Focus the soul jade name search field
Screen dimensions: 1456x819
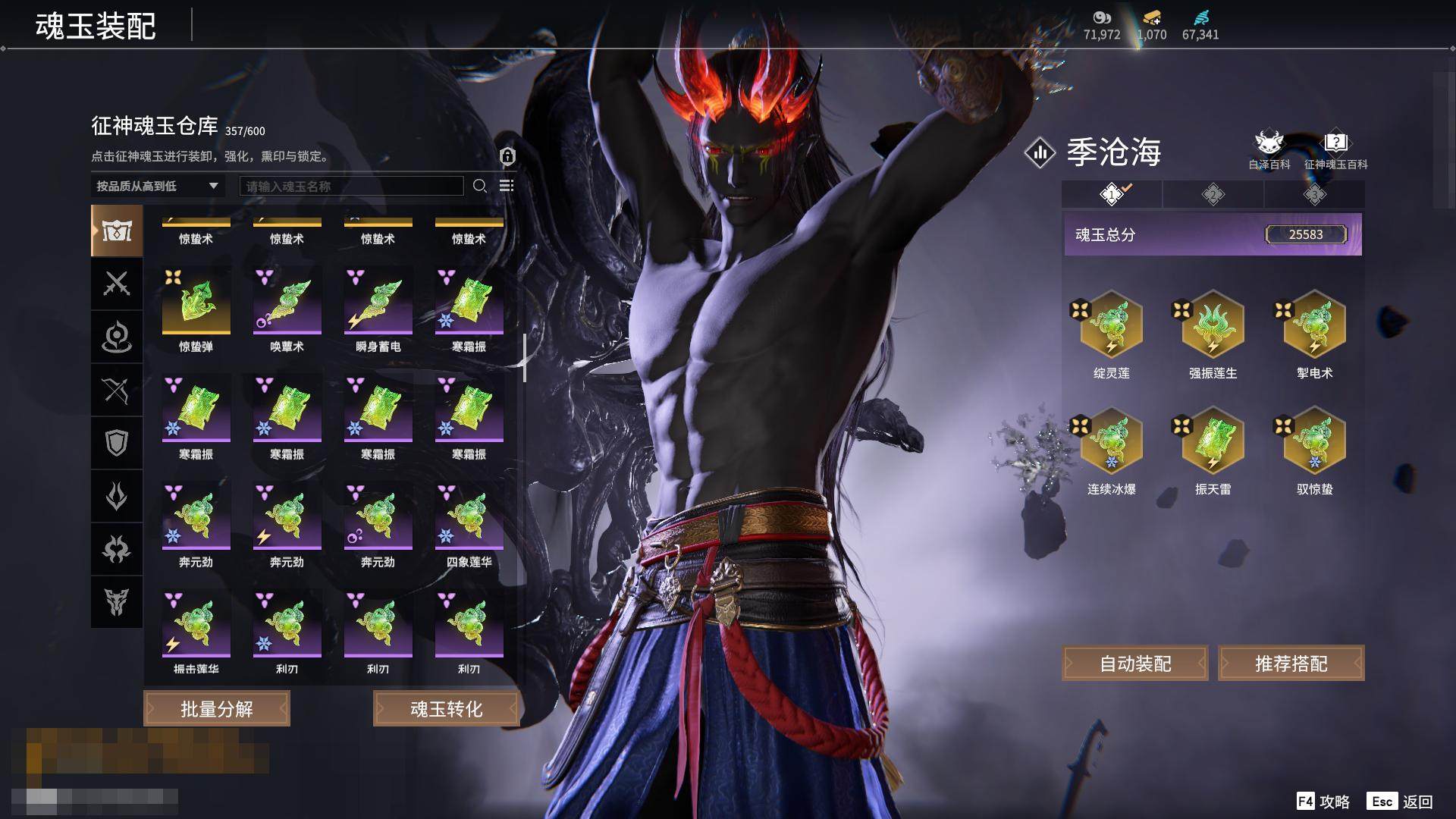pos(351,186)
